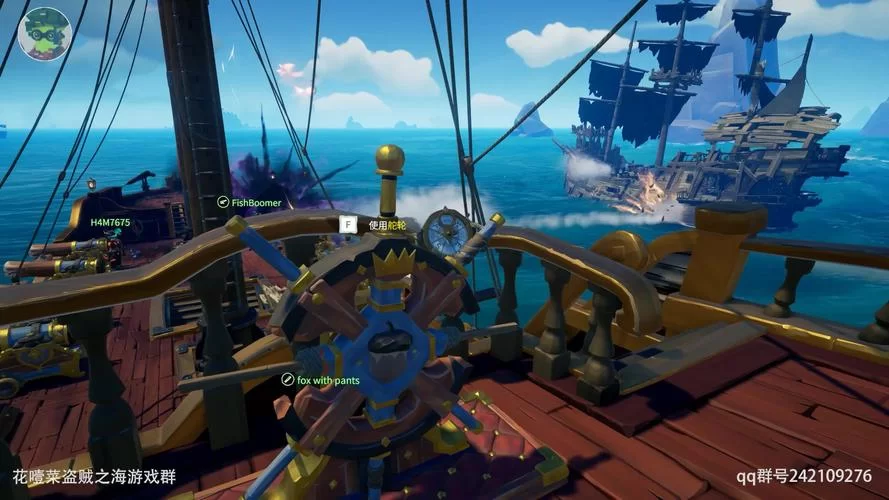Click the streamer avatar logo
Image resolution: width=889 pixels, height=500 pixels.
point(45,33)
